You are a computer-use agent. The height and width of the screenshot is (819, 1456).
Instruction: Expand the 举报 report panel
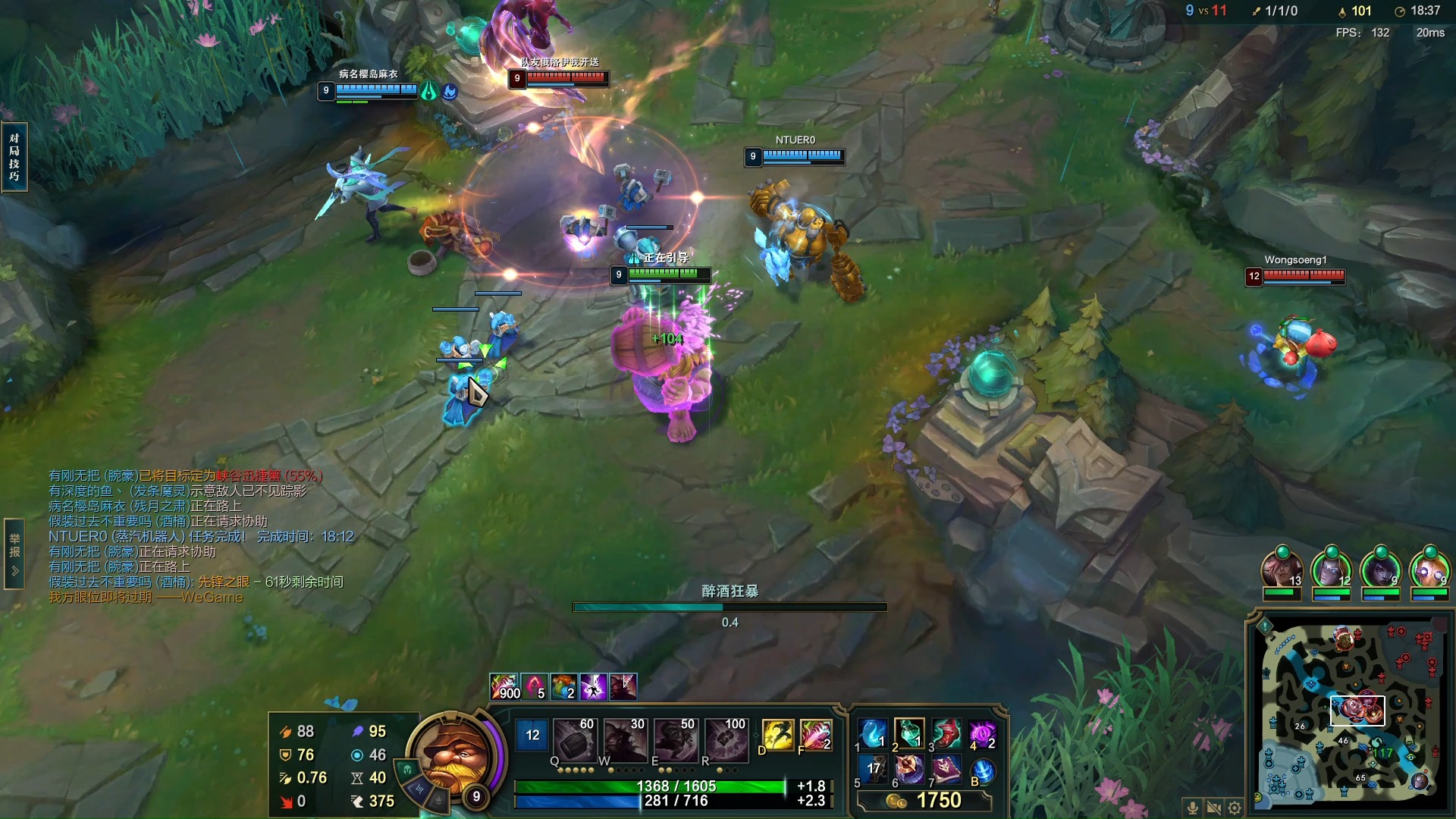(14, 553)
